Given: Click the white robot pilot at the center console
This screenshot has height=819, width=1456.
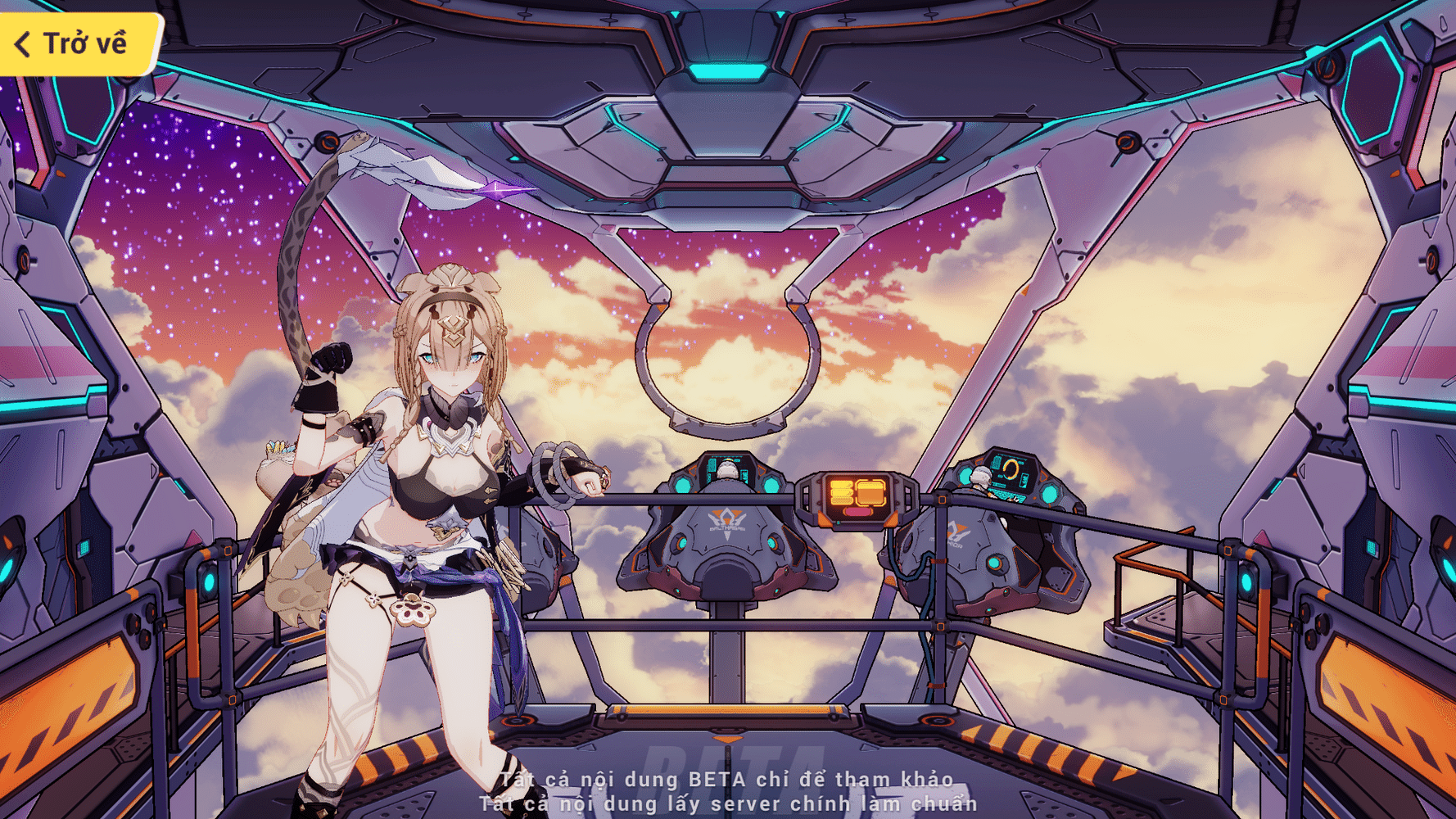Looking at the screenshot, I should pos(726,469).
